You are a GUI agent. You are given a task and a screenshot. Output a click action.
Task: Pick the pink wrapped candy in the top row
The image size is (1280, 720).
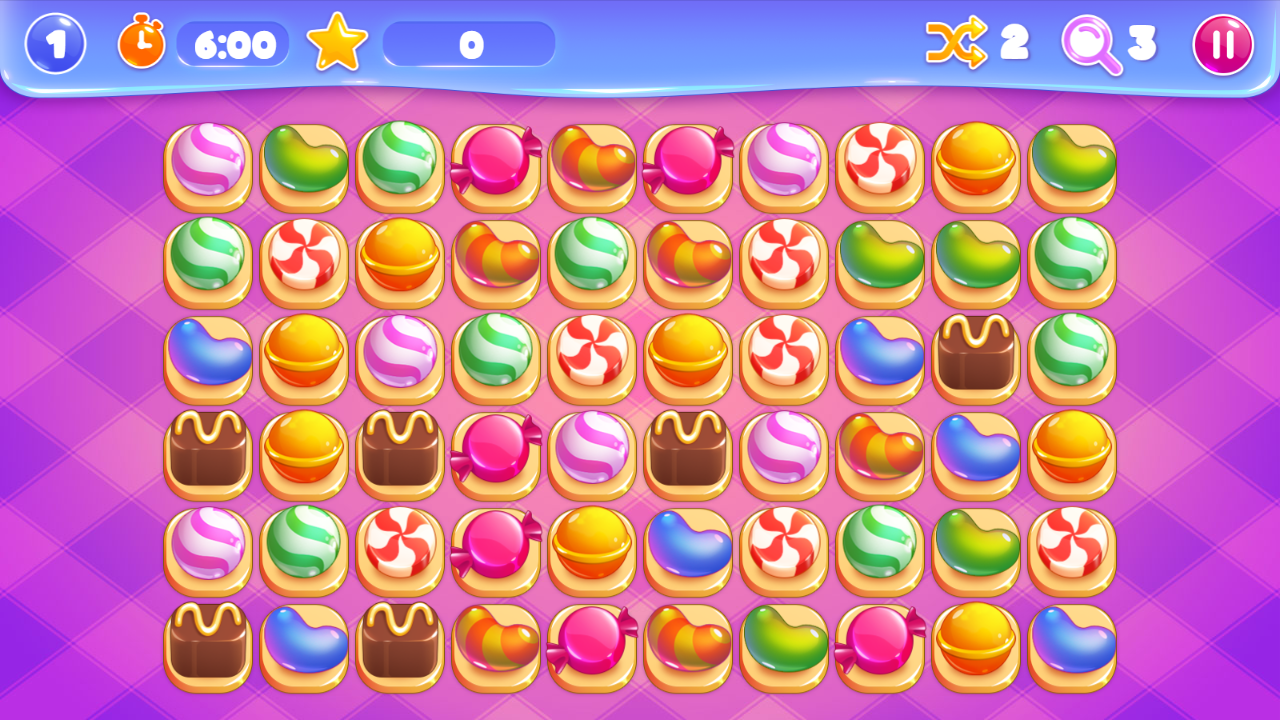click(x=495, y=165)
